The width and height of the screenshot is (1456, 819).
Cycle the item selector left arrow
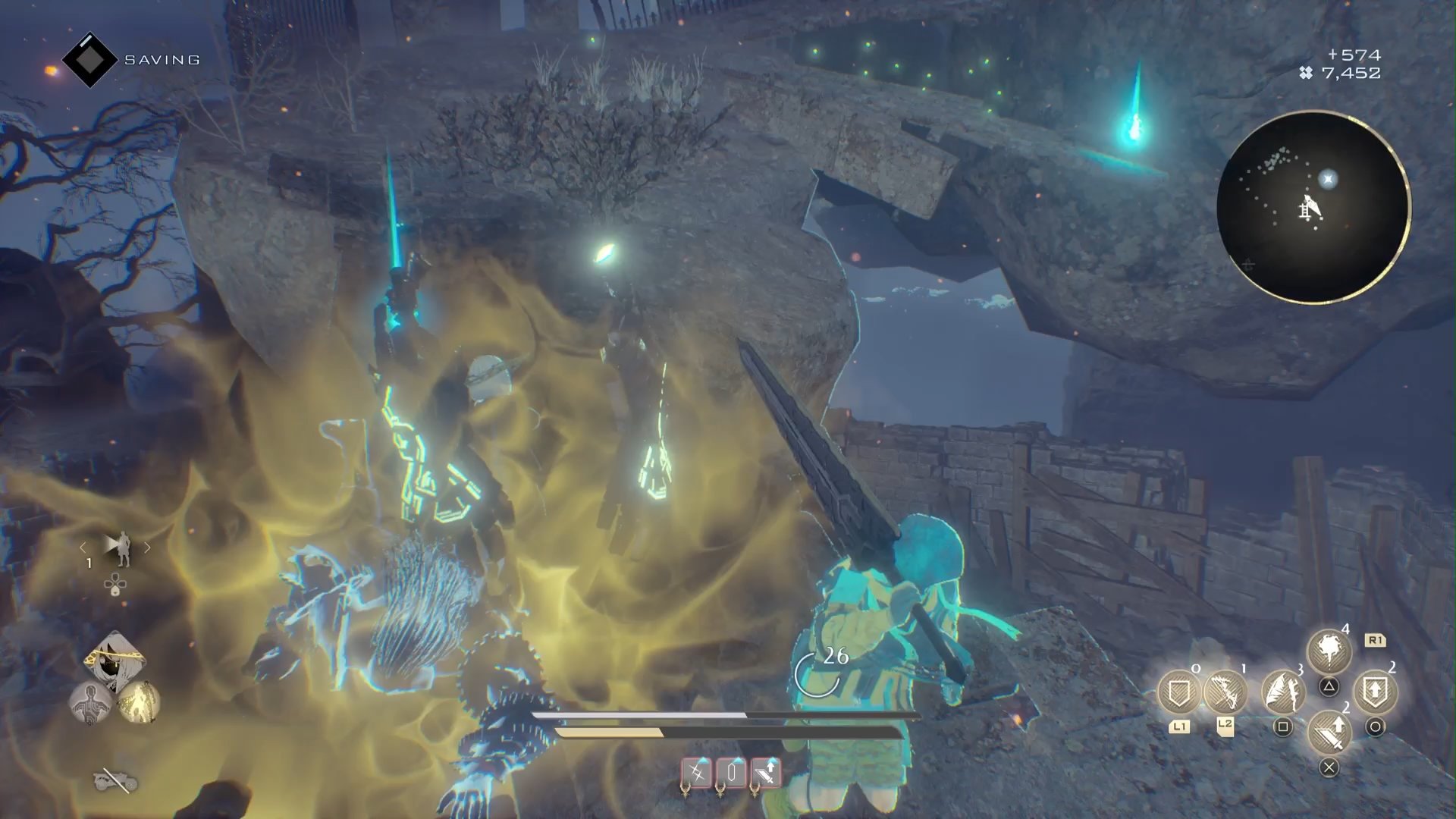(83, 547)
